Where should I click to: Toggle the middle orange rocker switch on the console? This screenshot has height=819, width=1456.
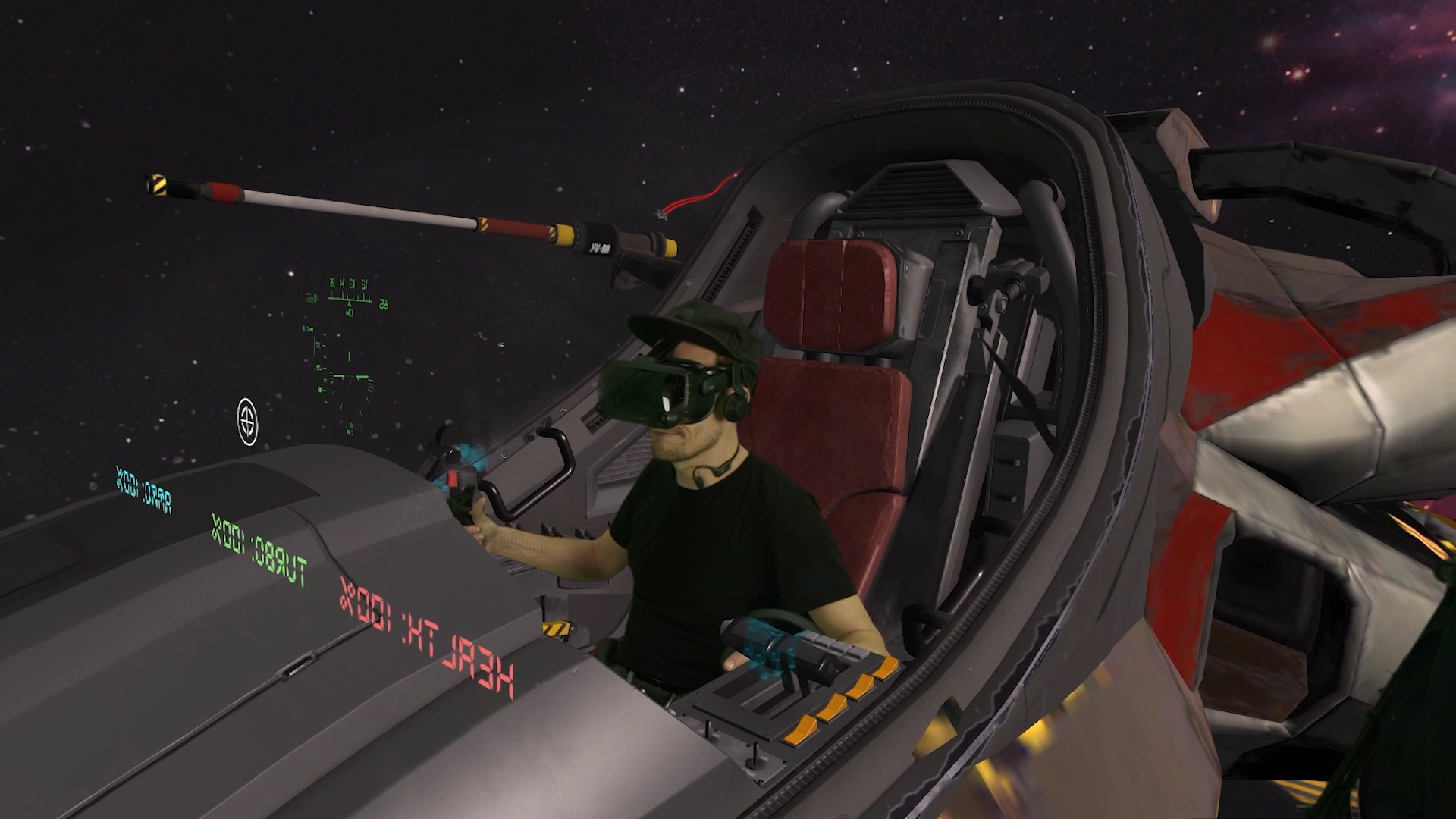click(x=860, y=687)
